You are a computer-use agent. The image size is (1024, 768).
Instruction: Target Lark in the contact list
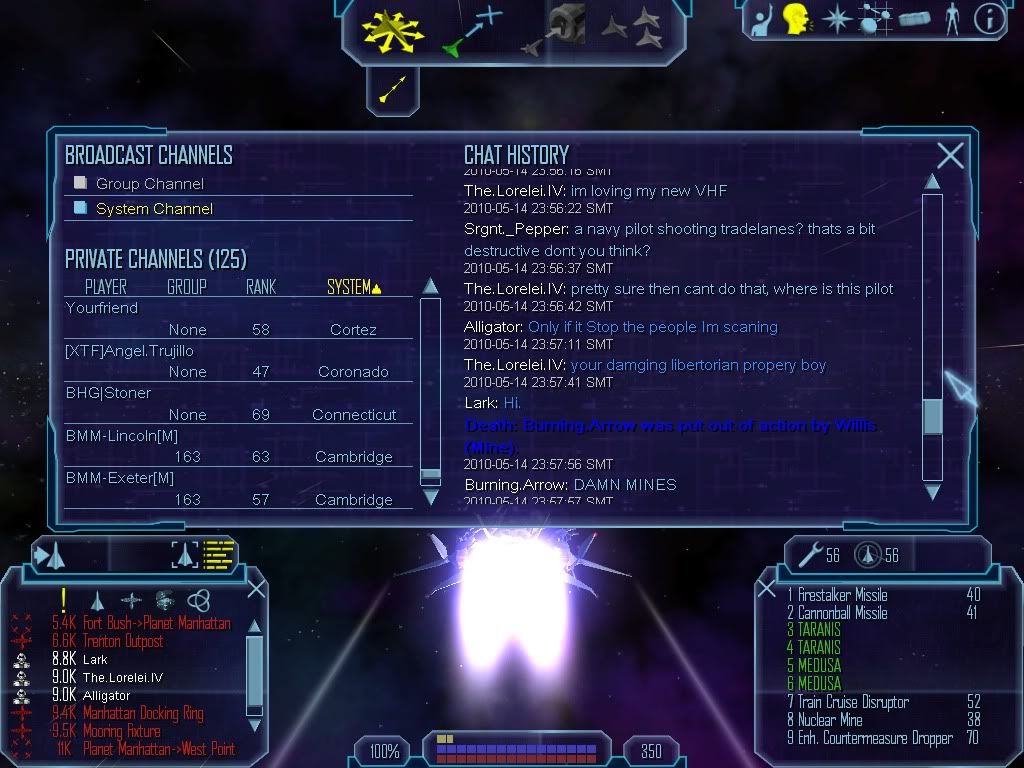pos(95,659)
